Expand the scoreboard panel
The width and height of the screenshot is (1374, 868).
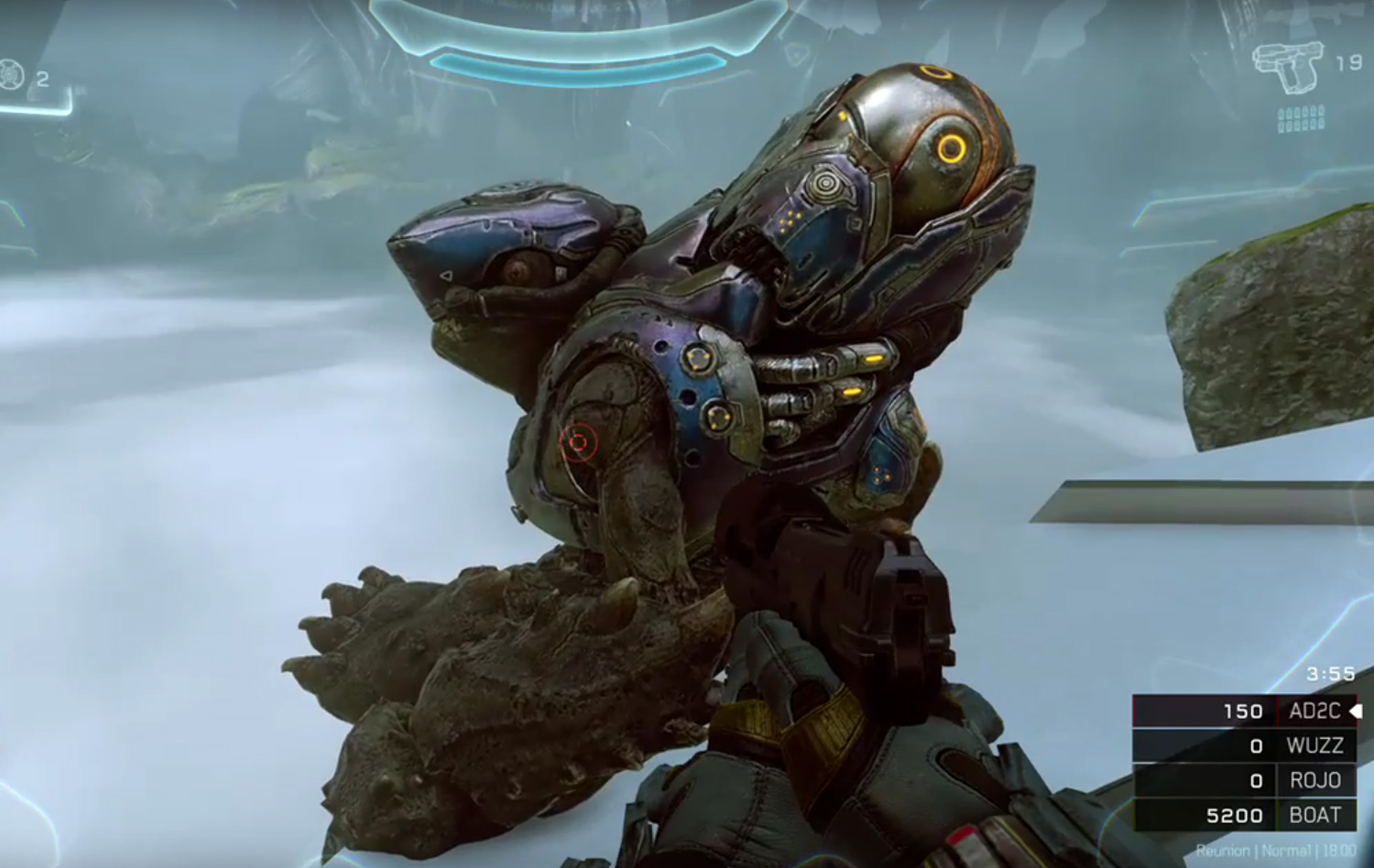point(1246,763)
